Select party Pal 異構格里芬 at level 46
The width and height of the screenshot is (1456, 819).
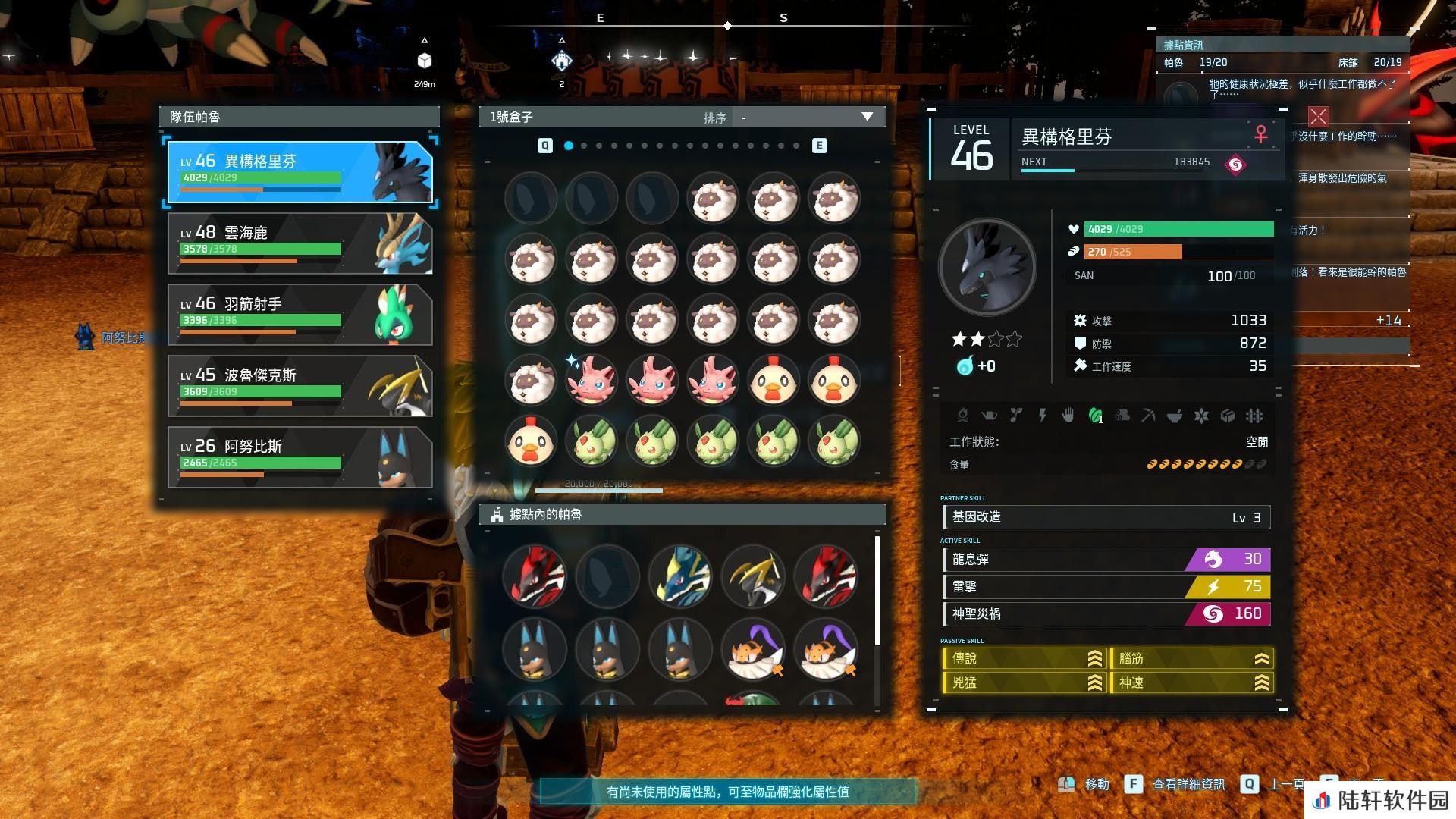(x=300, y=172)
